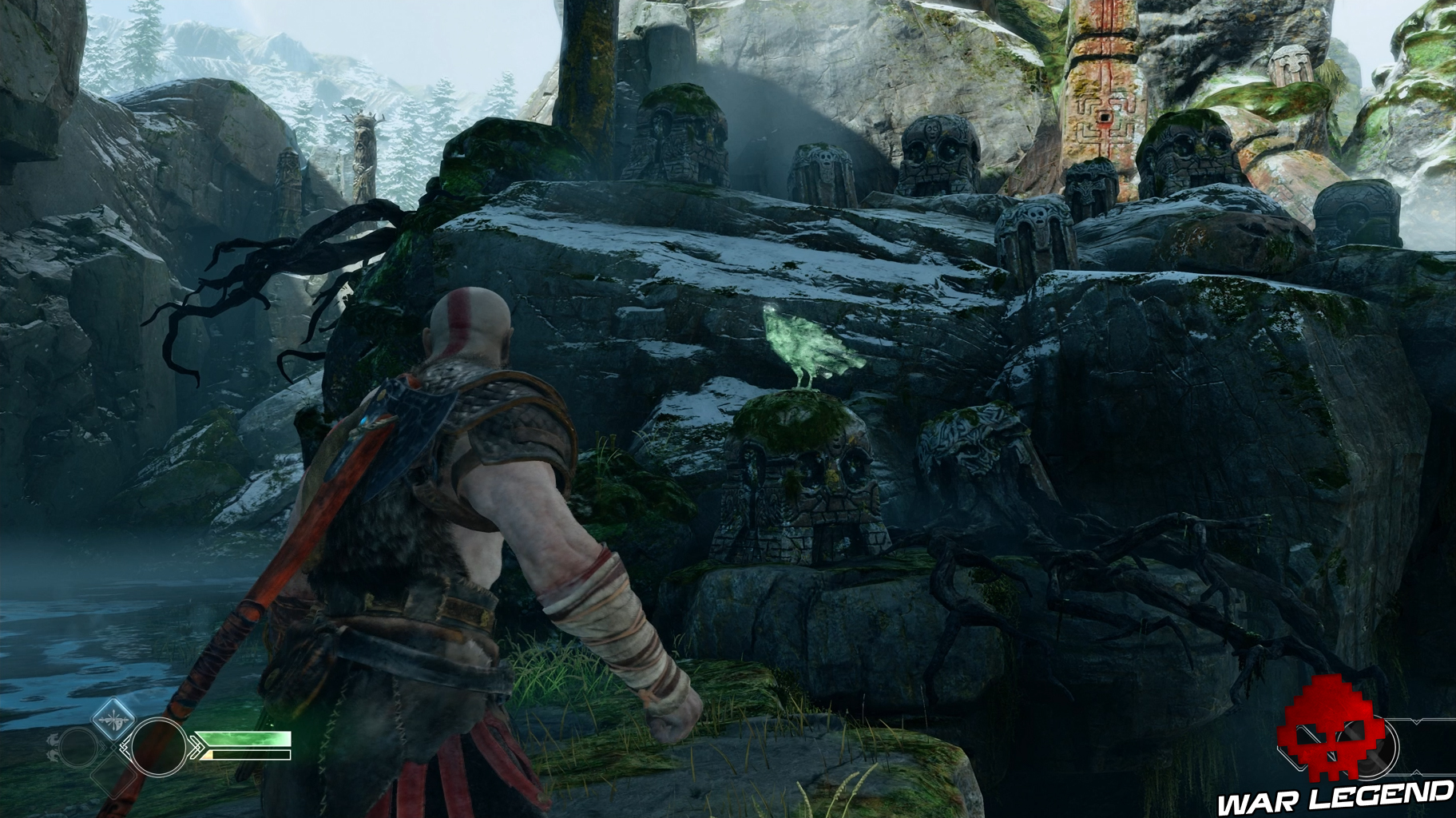The height and width of the screenshot is (818, 1456).
Task: Click the green health bar
Action: pos(245,739)
